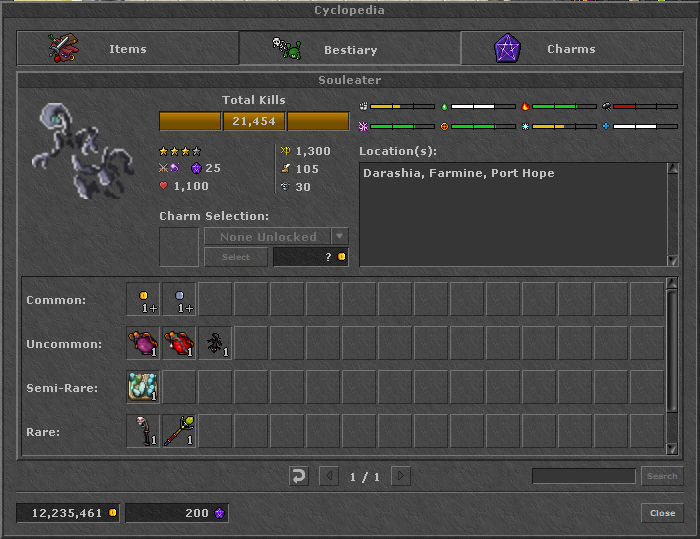The width and height of the screenshot is (700, 539).
Task: Pick the purple potion loot item
Action: point(143,343)
